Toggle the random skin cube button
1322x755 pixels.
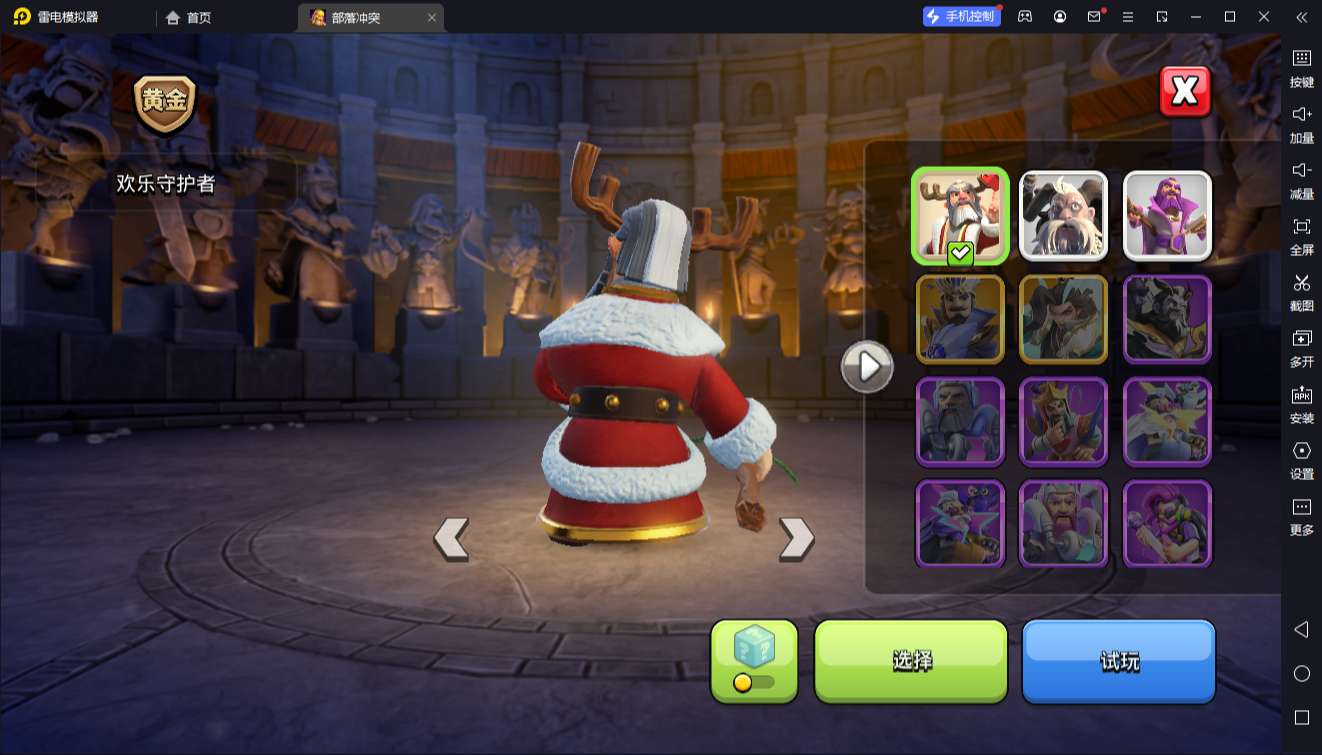click(x=754, y=660)
